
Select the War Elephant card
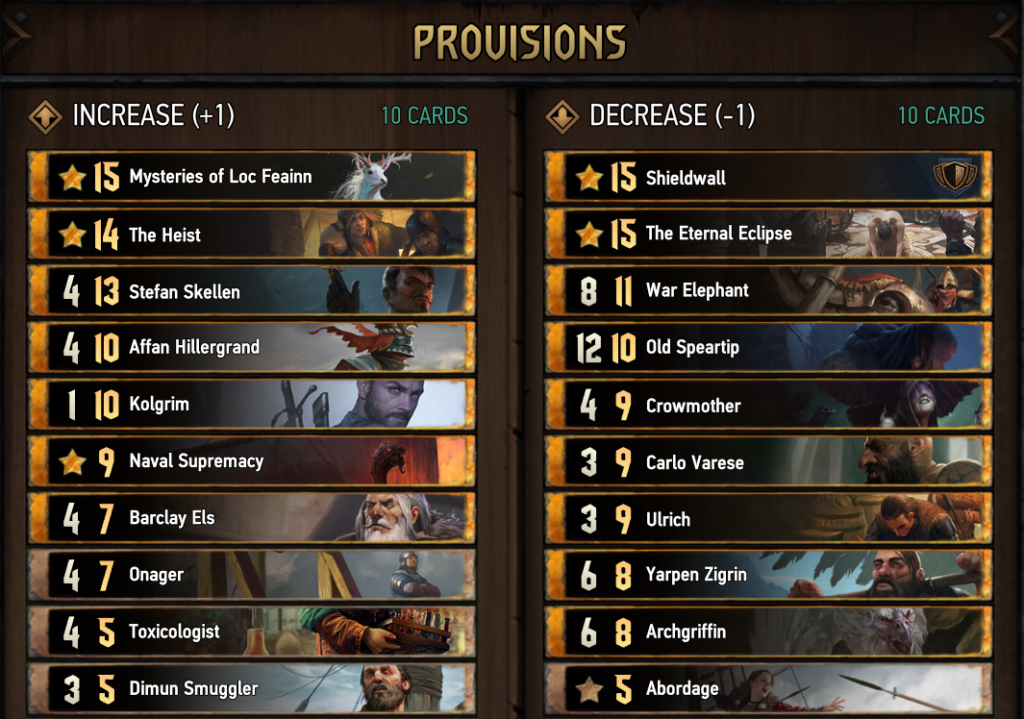[x=767, y=291]
